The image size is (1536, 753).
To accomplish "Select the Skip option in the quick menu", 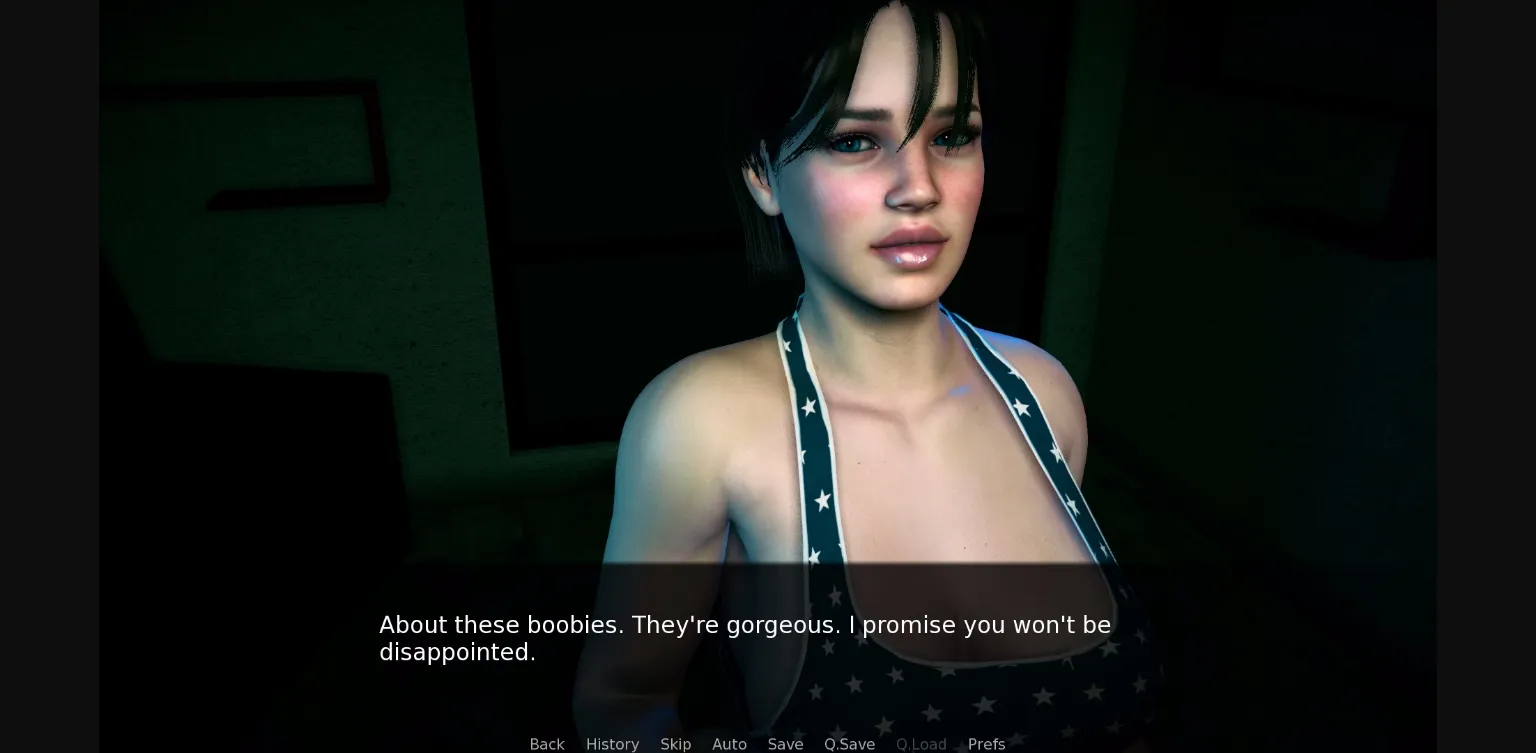I will [x=675, y=744].
